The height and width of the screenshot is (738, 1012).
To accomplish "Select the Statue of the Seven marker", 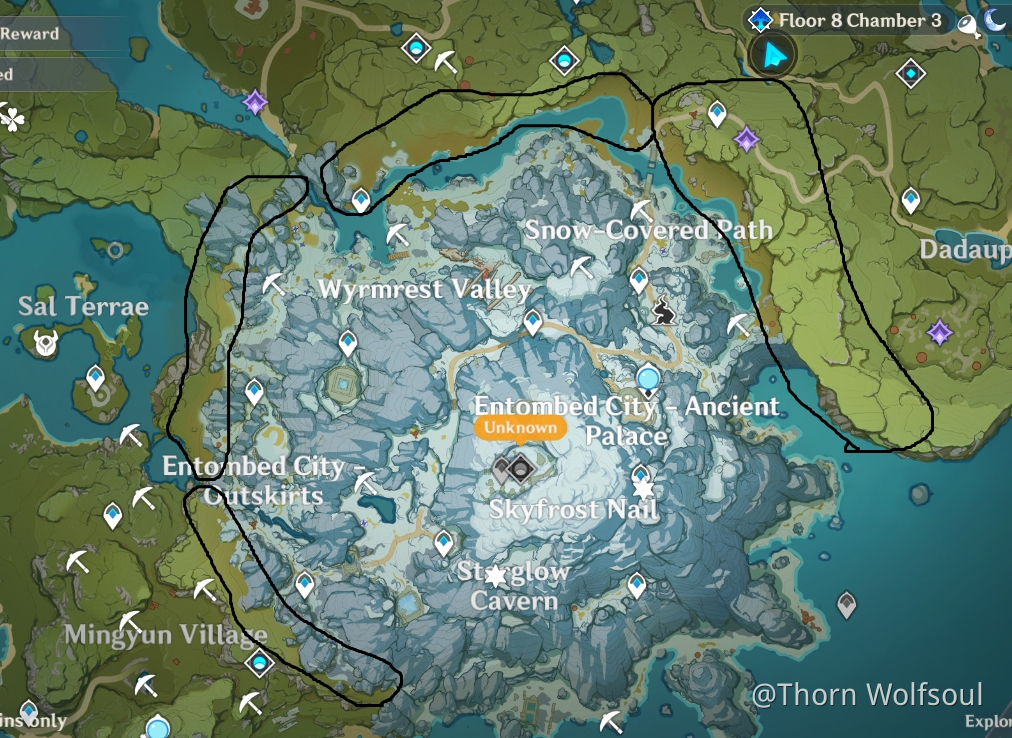I will [649, 379].
